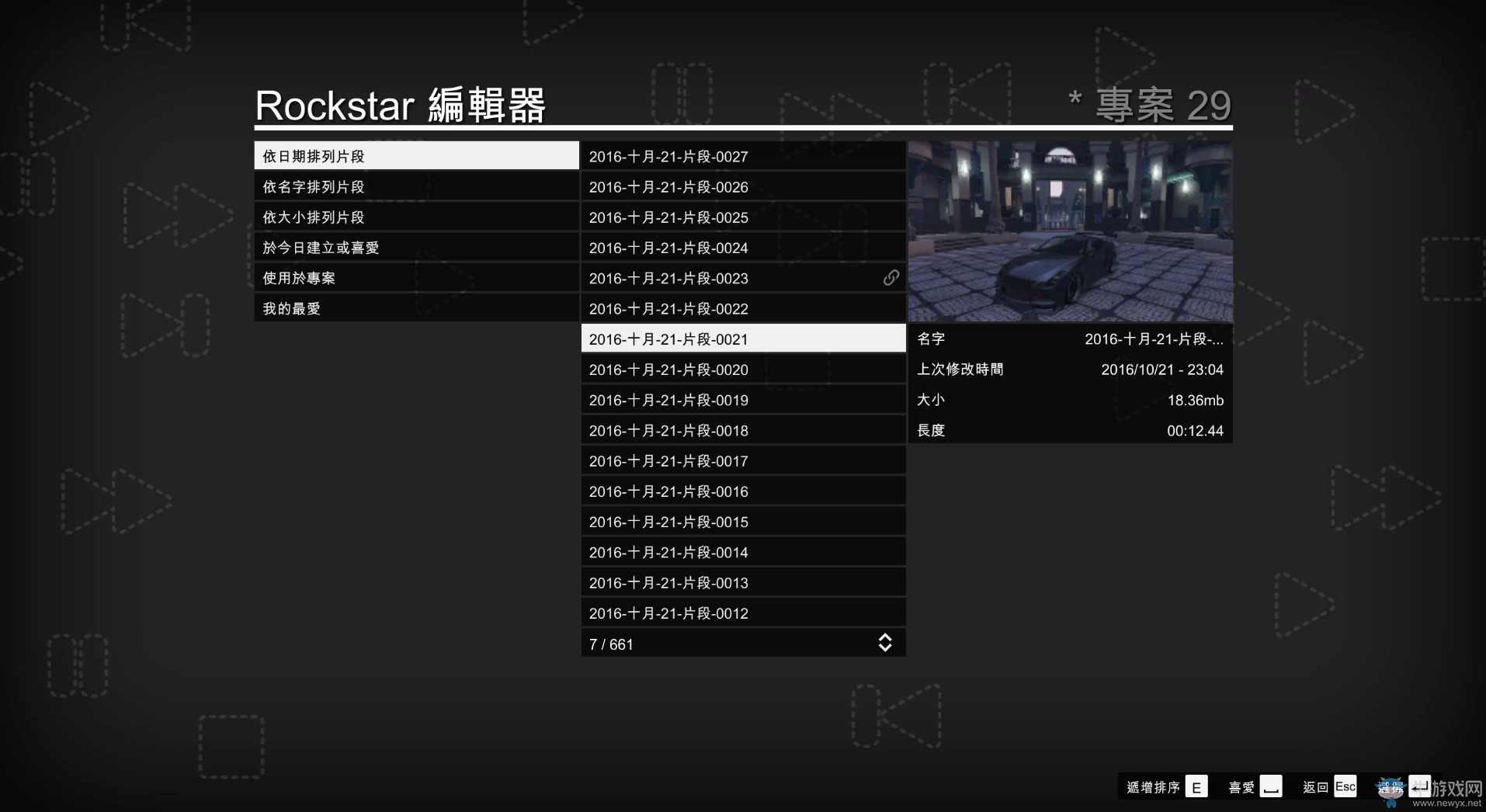Screen dimensions: 1486x812
Task: Click the down chevron below the page counter
Action: (885, 647)
